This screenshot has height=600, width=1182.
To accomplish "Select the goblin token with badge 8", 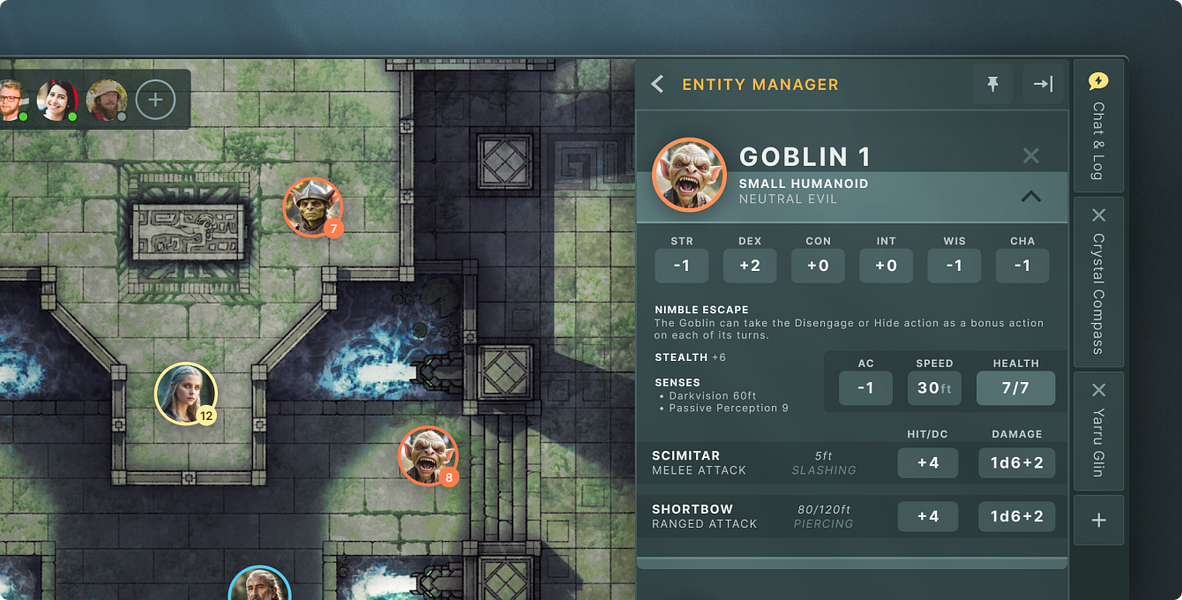I will click(428, 455).
